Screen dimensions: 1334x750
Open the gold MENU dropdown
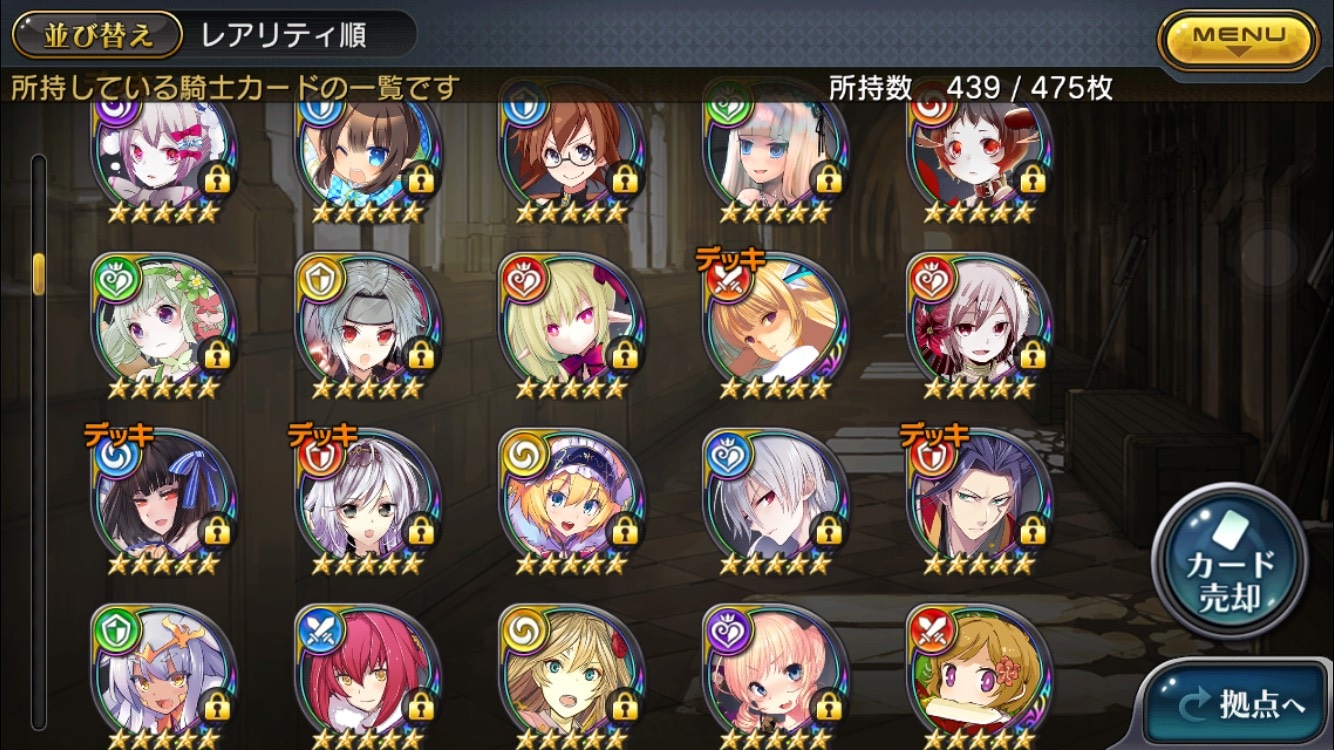(x=1238, y=40)
